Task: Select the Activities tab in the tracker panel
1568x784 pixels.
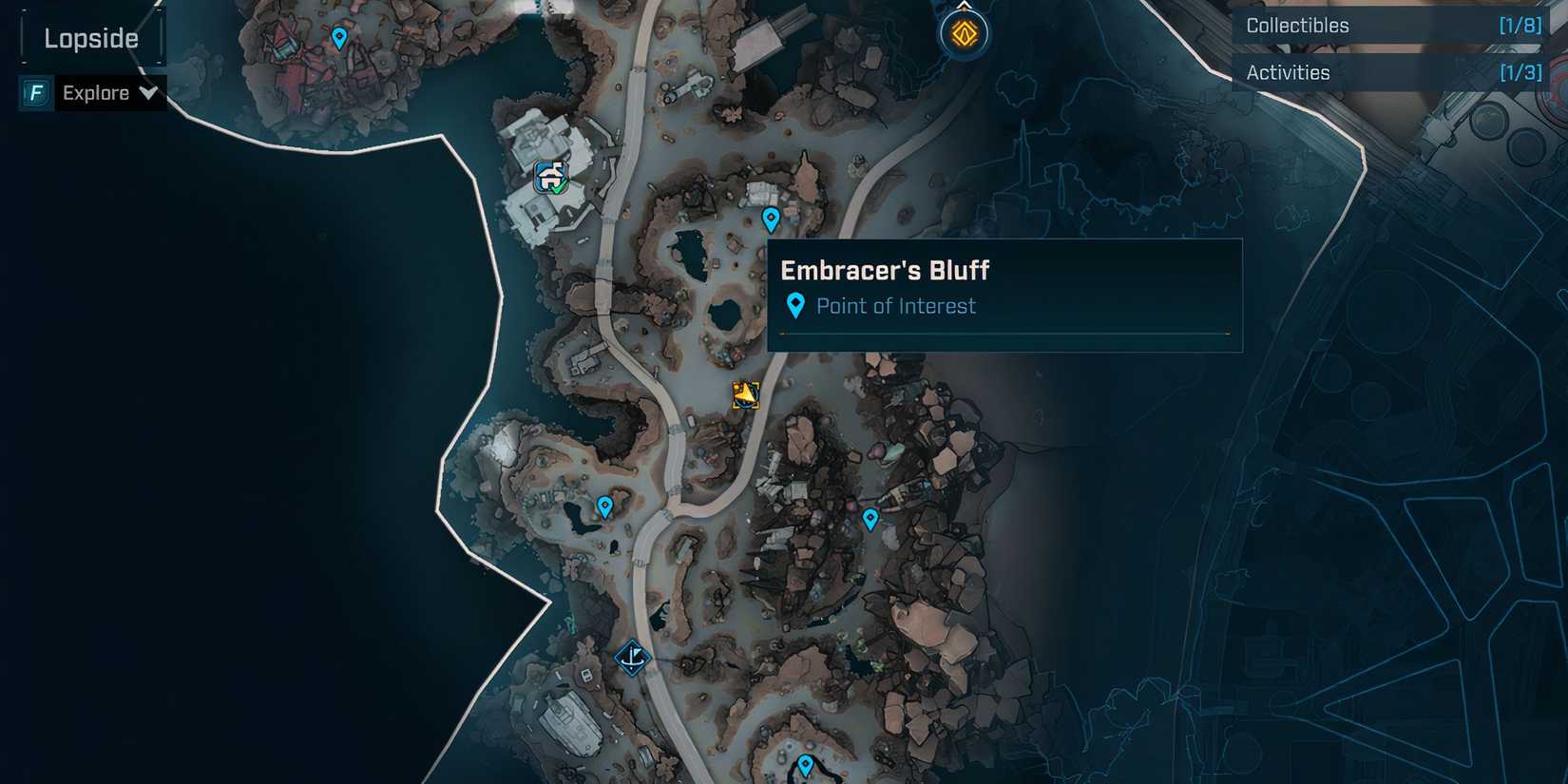Action: [x=1288, y=72]
